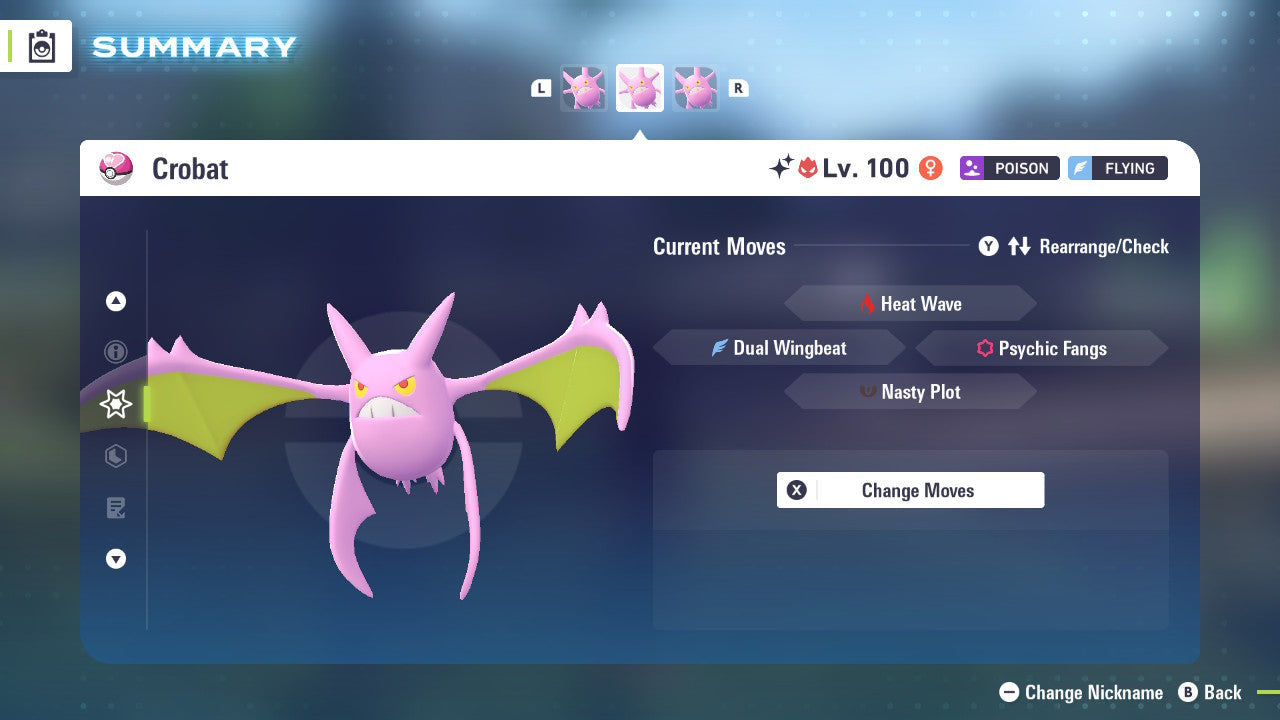This screenshot has height=720, width=1280.
Task: Click the Y button icon near Rearrange/Check
Action: (989, 246)
